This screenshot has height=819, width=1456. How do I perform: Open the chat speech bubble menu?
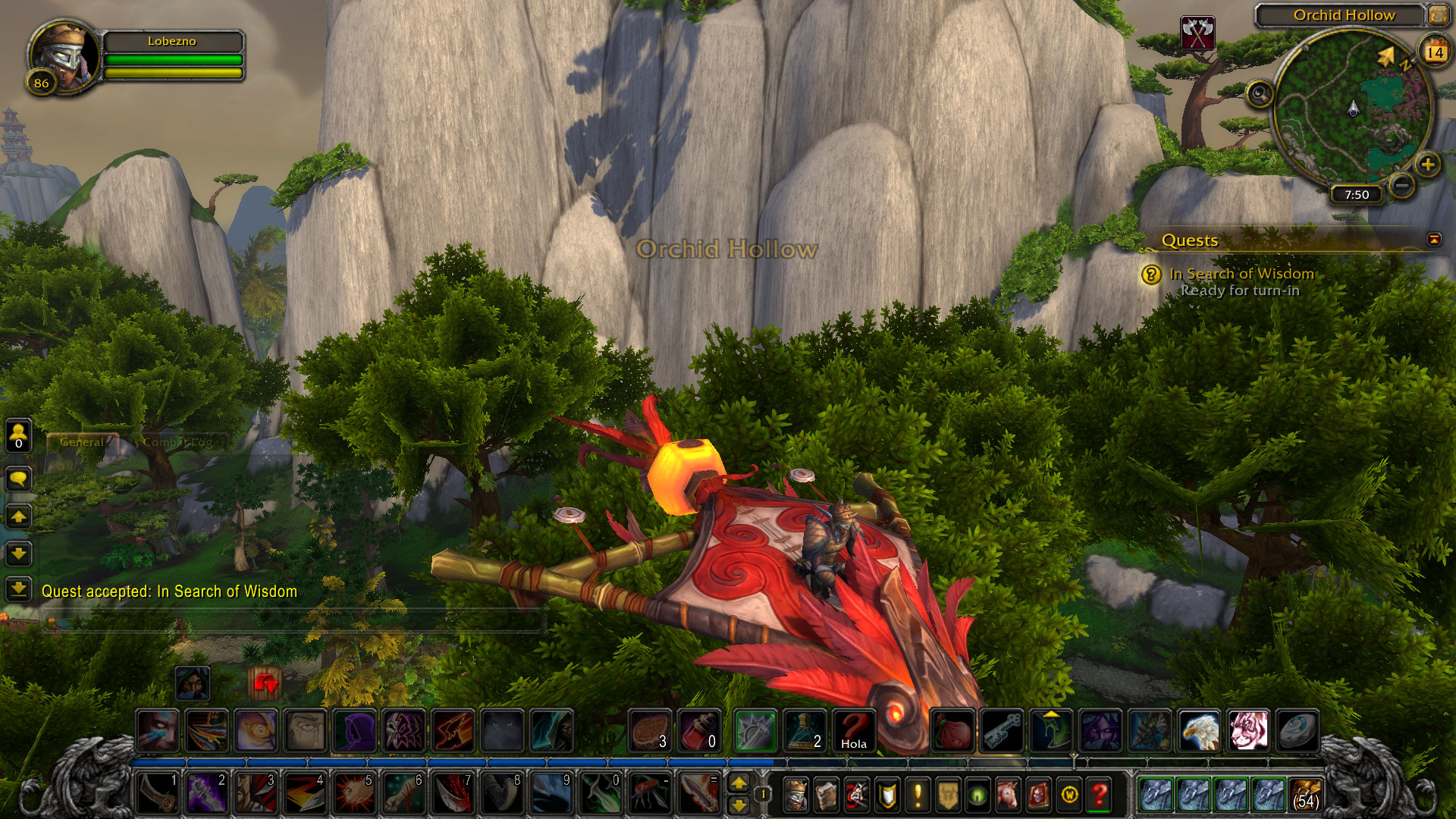[18, 479]
